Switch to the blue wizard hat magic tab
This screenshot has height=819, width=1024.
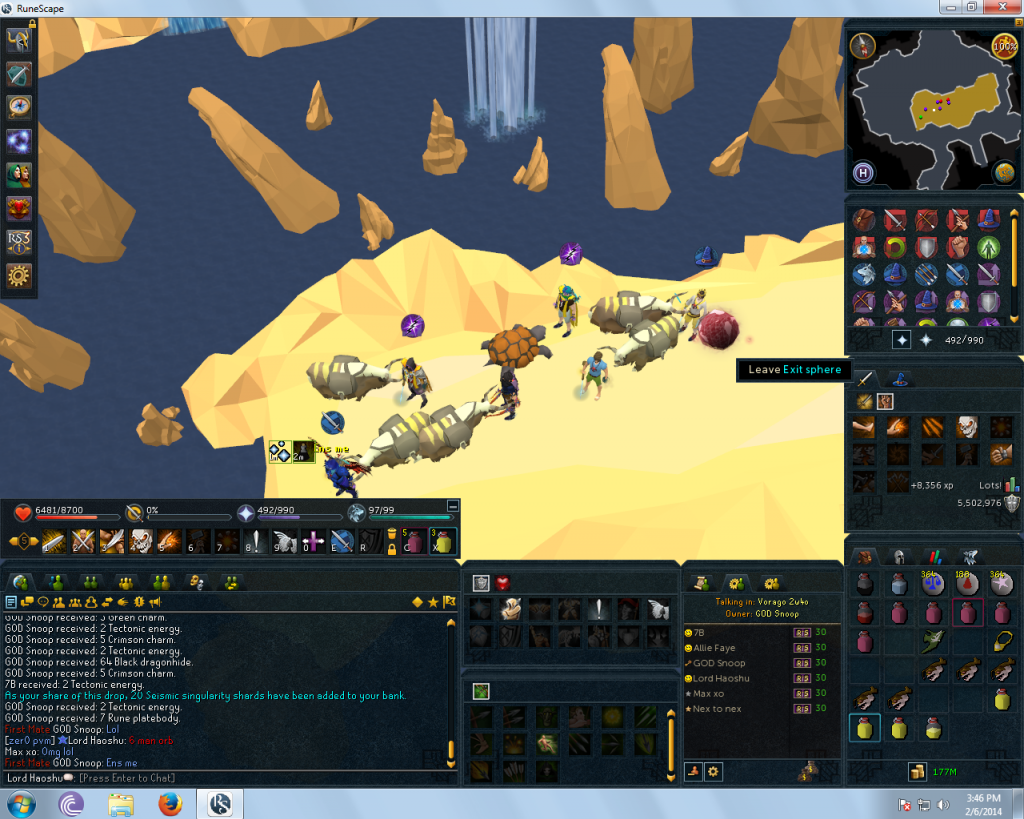898,378
